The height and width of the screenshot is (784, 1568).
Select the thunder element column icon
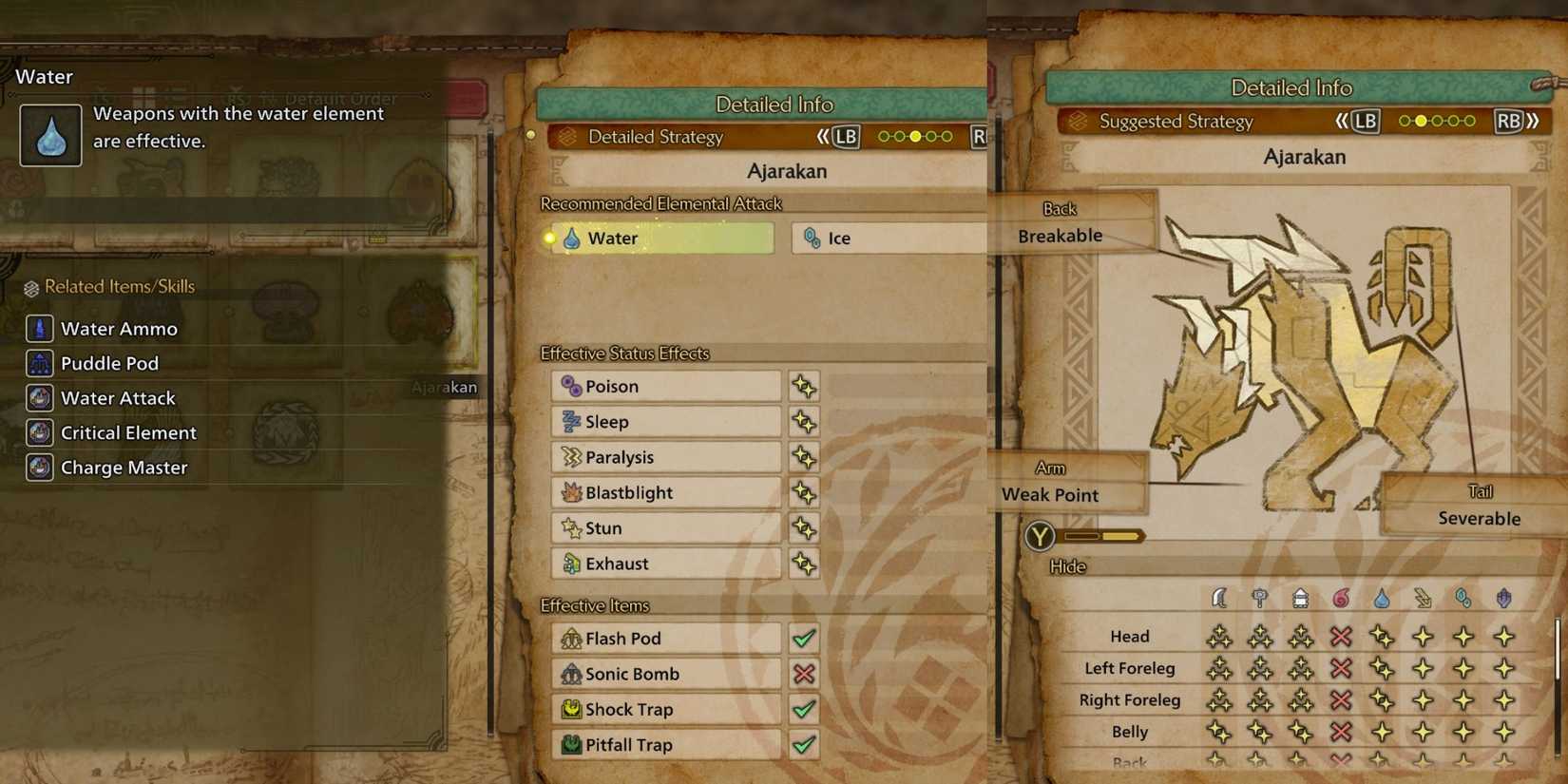click(x=1422, y=598)
